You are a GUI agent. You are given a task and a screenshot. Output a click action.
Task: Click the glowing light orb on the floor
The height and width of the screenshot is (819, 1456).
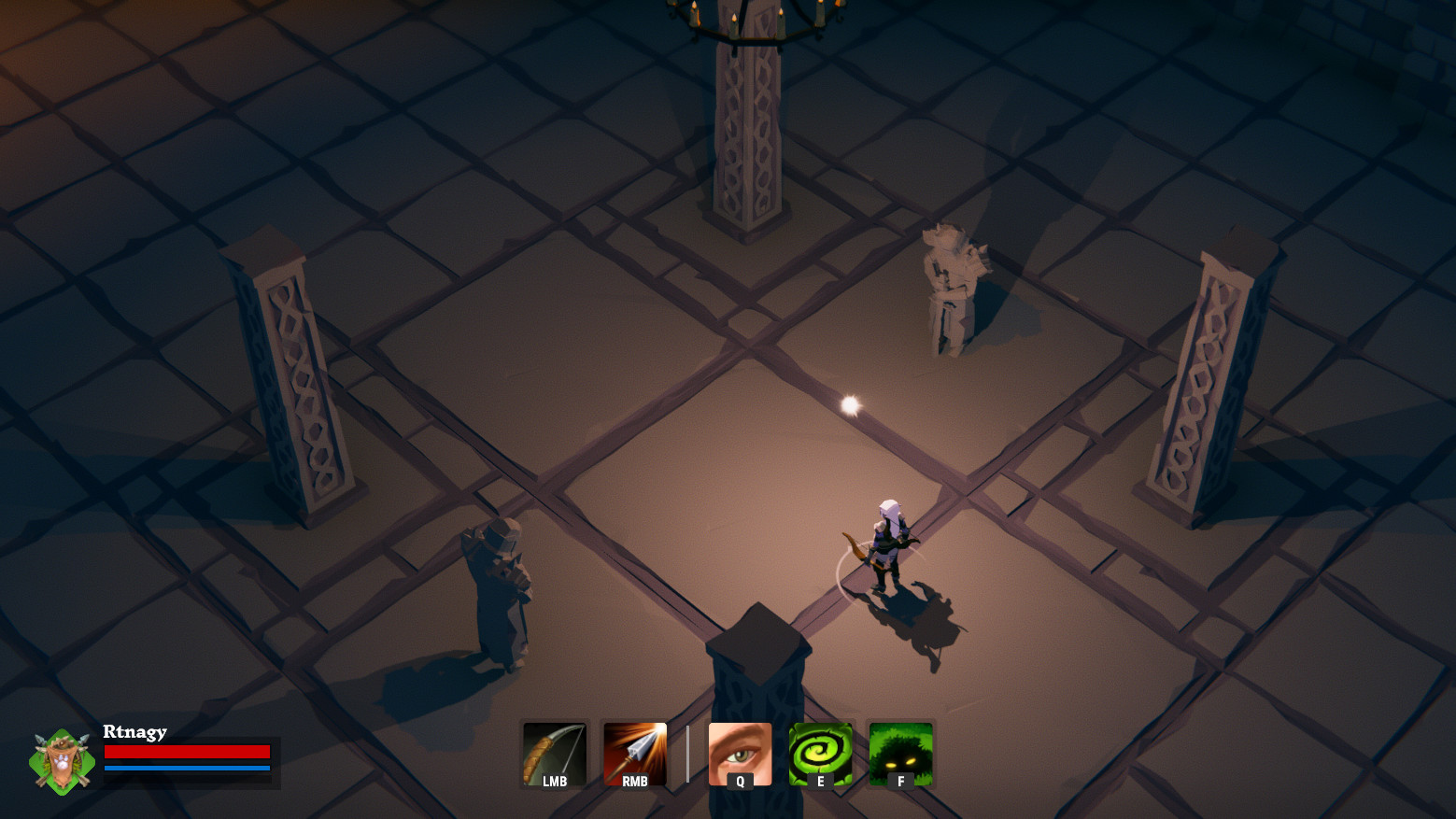tap(851, 403)
